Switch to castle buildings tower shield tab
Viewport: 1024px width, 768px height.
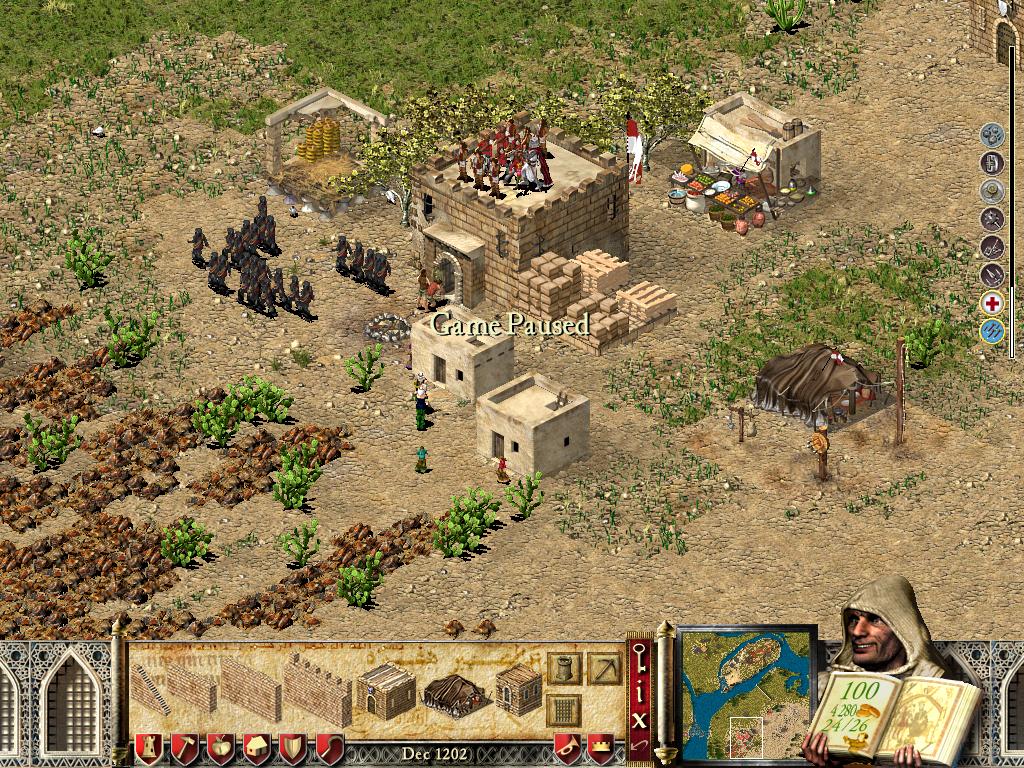149,748
